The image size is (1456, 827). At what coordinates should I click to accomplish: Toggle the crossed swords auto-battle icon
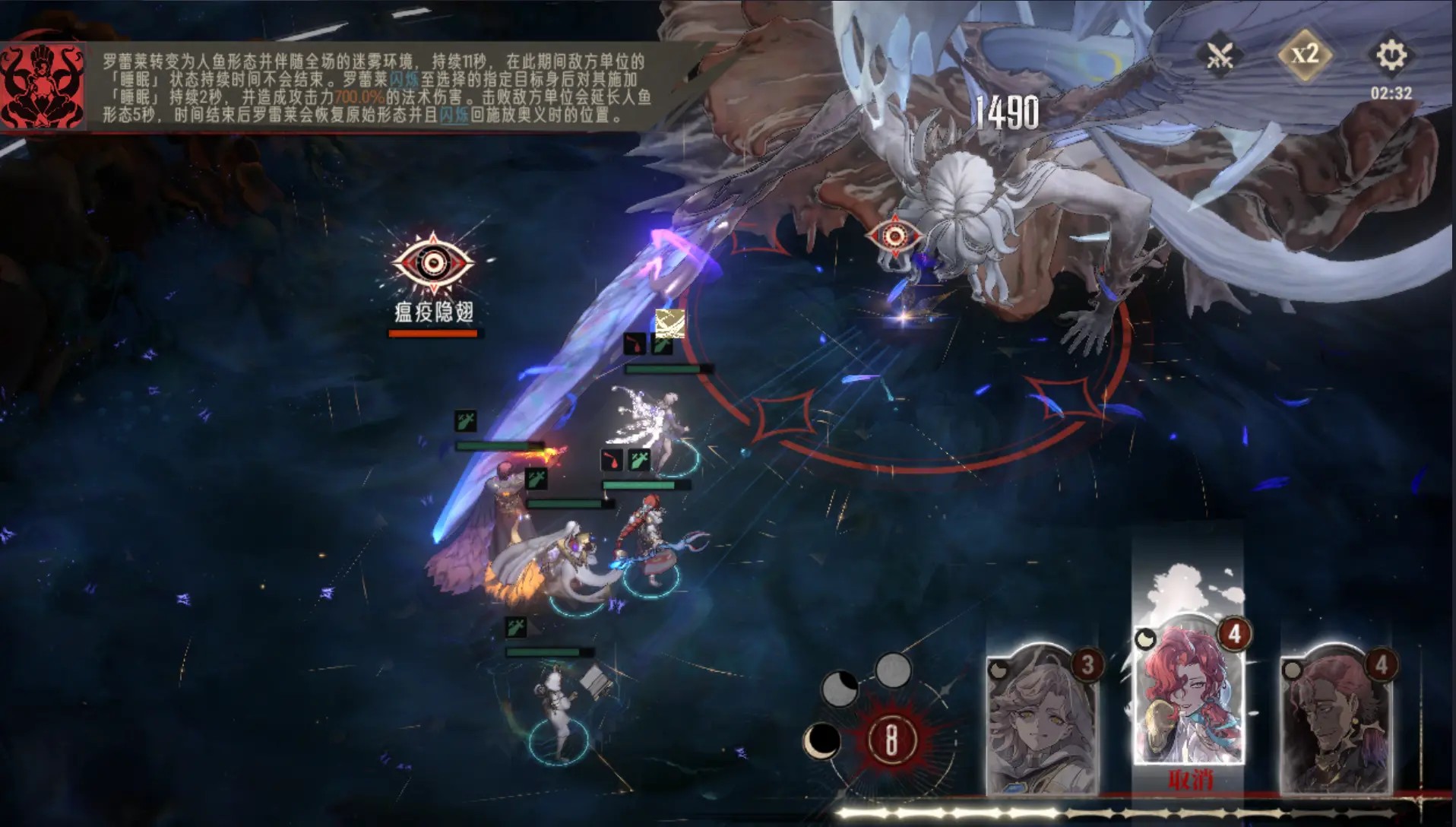tap(1220, 55)
